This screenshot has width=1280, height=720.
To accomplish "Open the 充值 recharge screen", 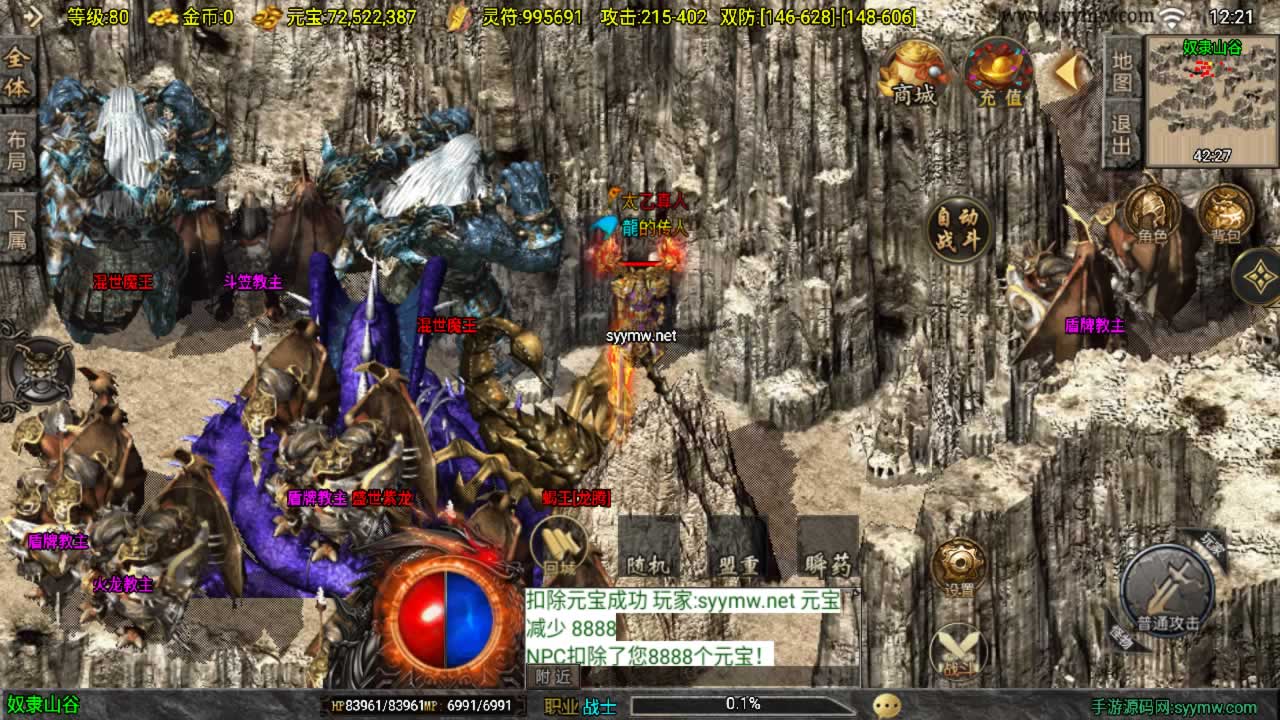I will tap(999, 74).
